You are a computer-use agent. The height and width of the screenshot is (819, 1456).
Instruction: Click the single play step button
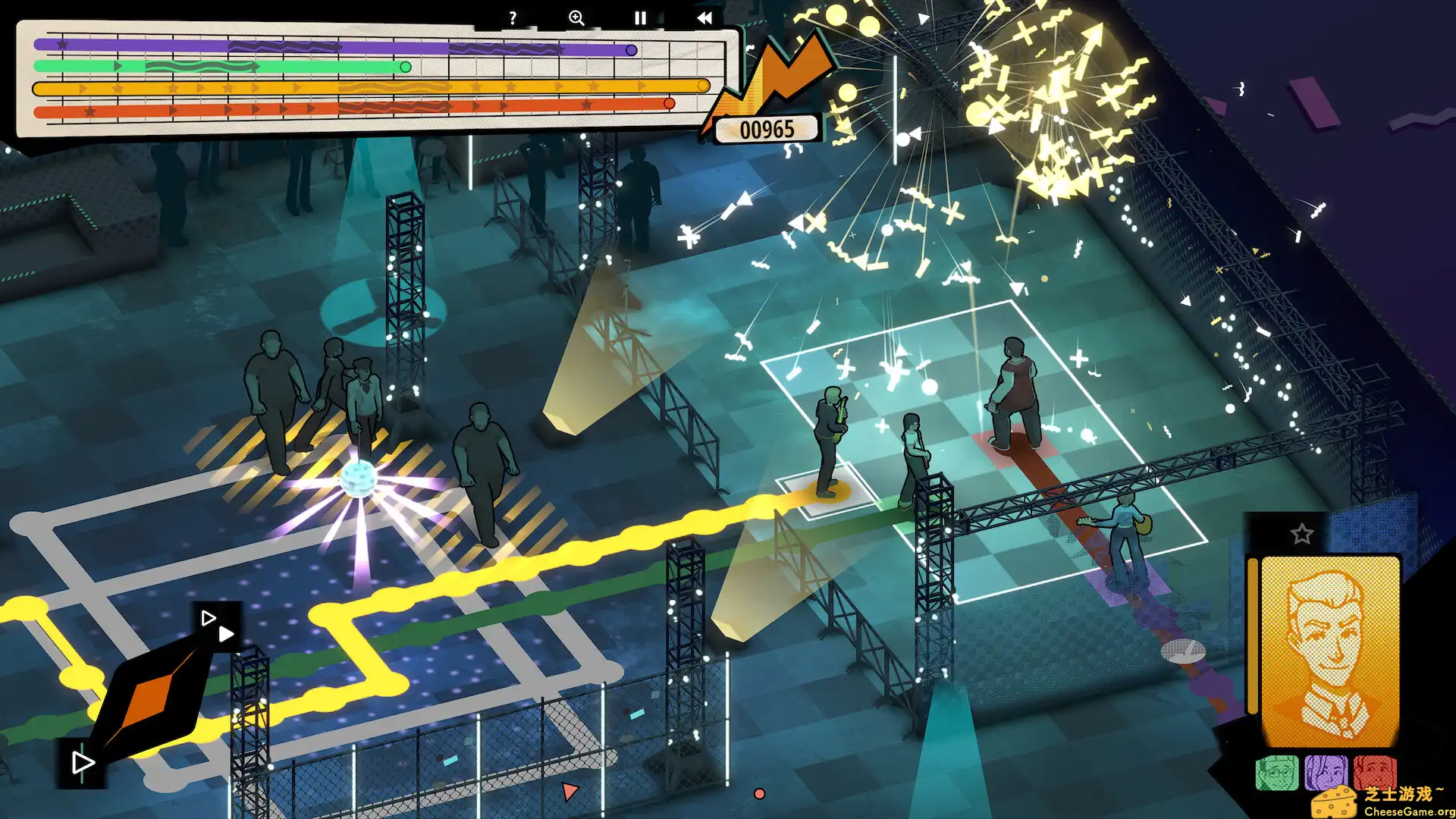82,763
